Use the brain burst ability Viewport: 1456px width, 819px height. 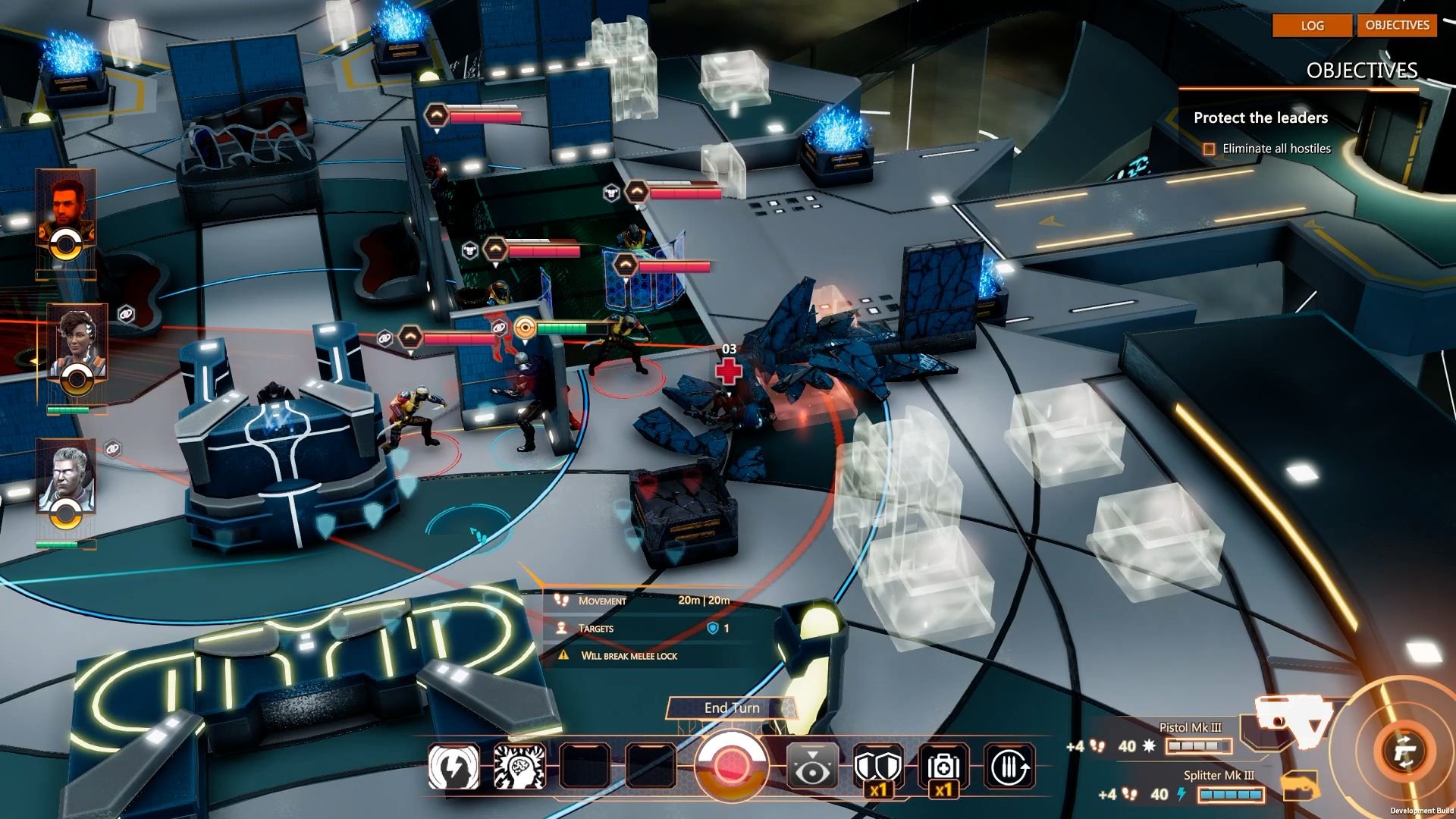point(519,767)
